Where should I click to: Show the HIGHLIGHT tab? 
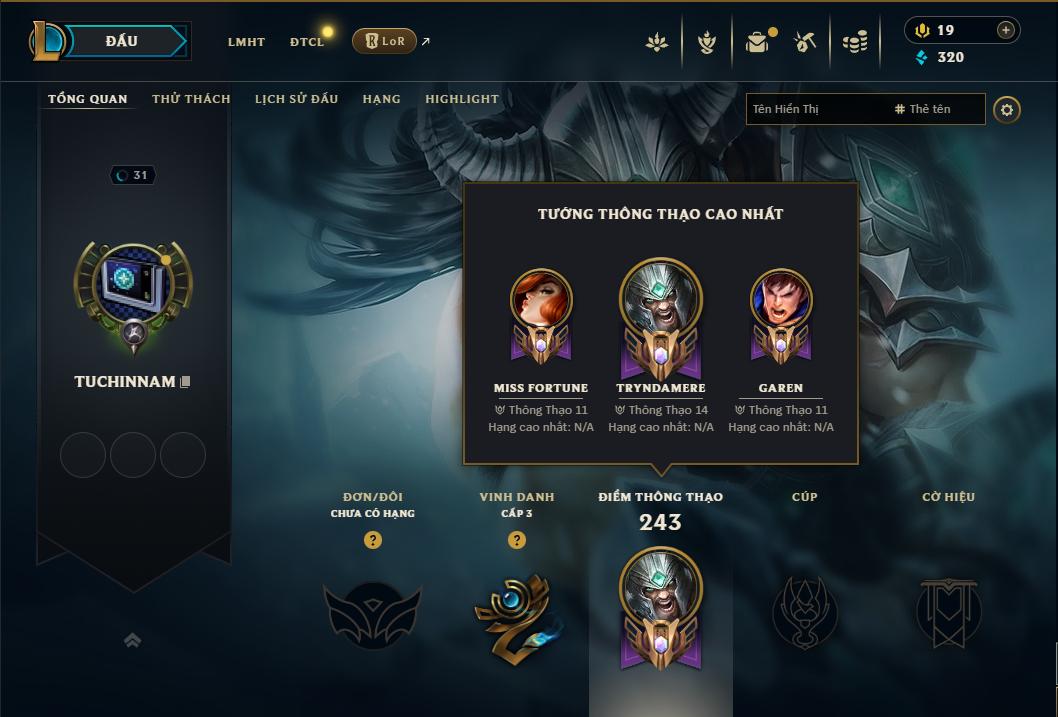coord(462,99)
